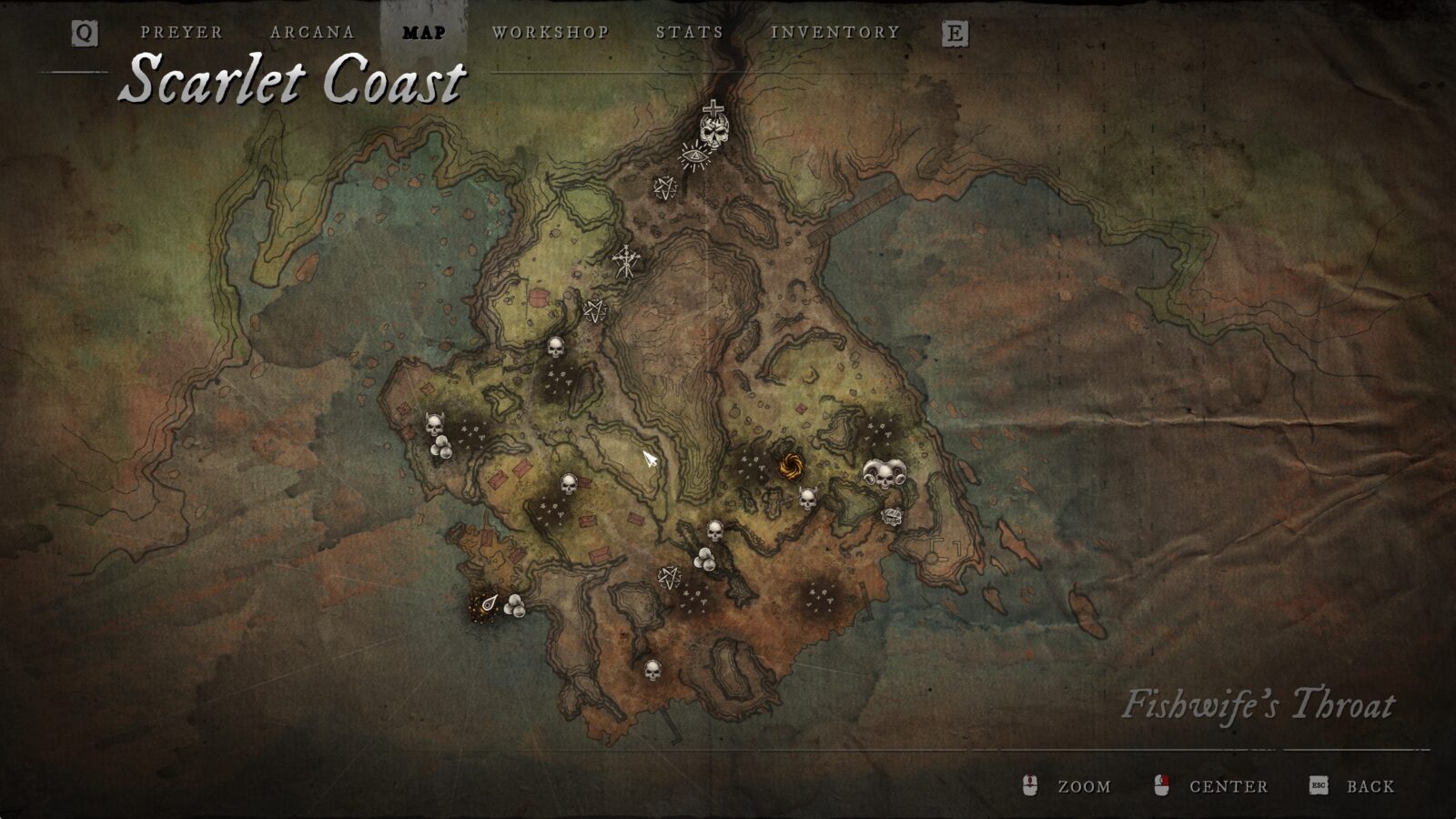Click the small horned skull near the vortex
The width and height of the screenshot is (1456, 819).
coord(807,499)
